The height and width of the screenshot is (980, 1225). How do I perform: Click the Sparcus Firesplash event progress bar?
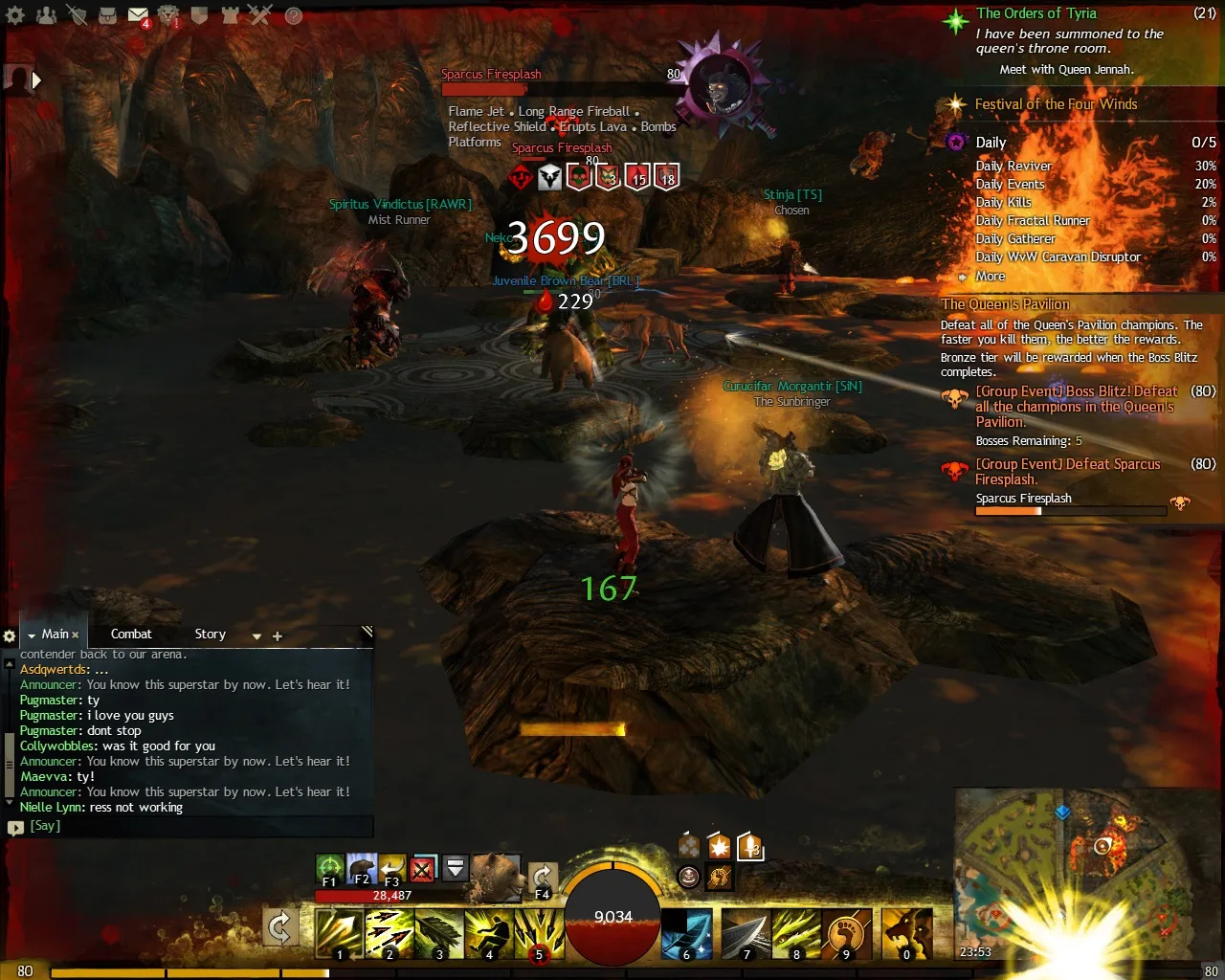pyautogui.click(x=1069, y=510)
